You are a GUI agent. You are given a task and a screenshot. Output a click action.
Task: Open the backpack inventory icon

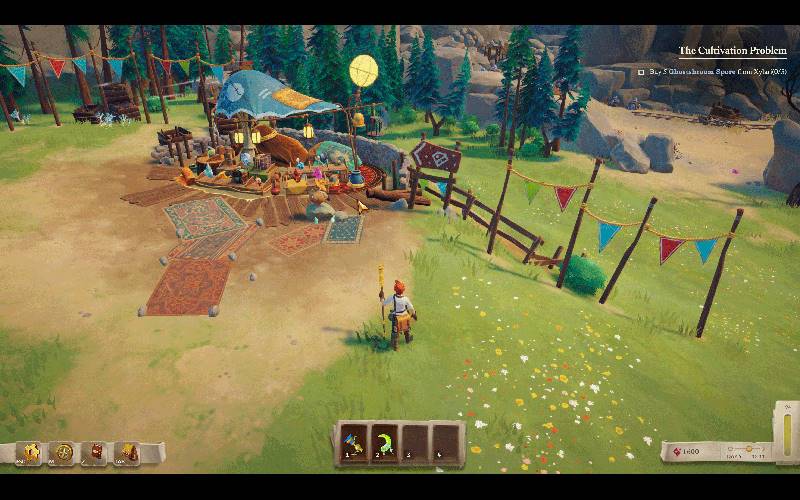(128, 452)
